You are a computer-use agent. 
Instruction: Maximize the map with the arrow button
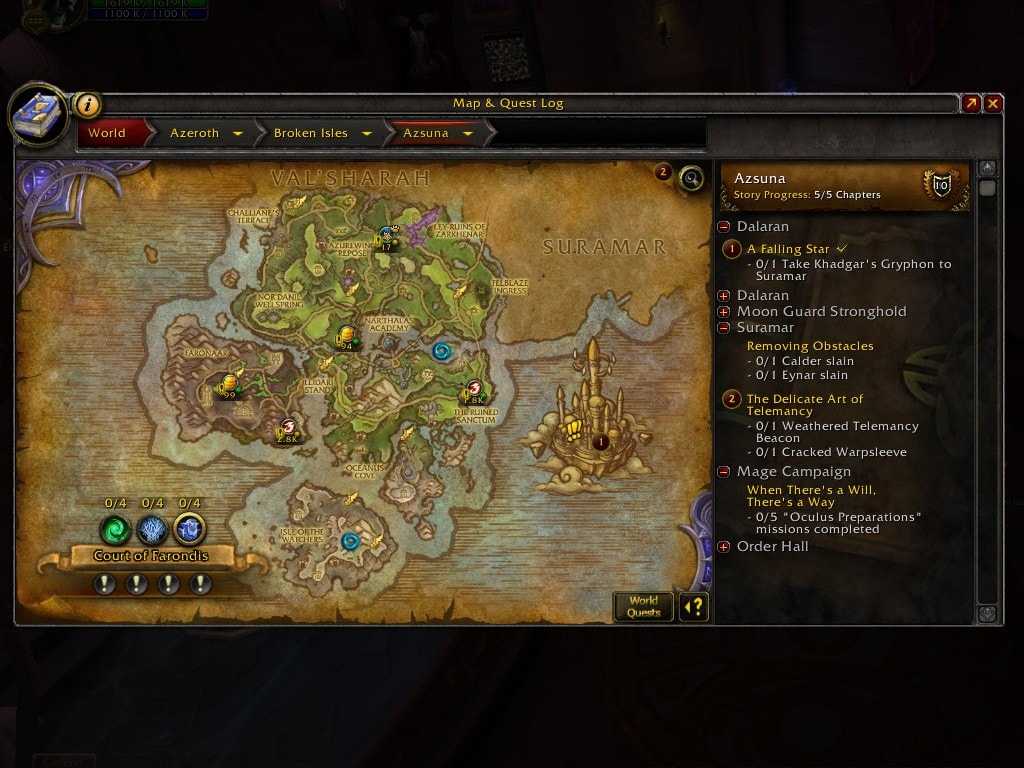(970, 103)
